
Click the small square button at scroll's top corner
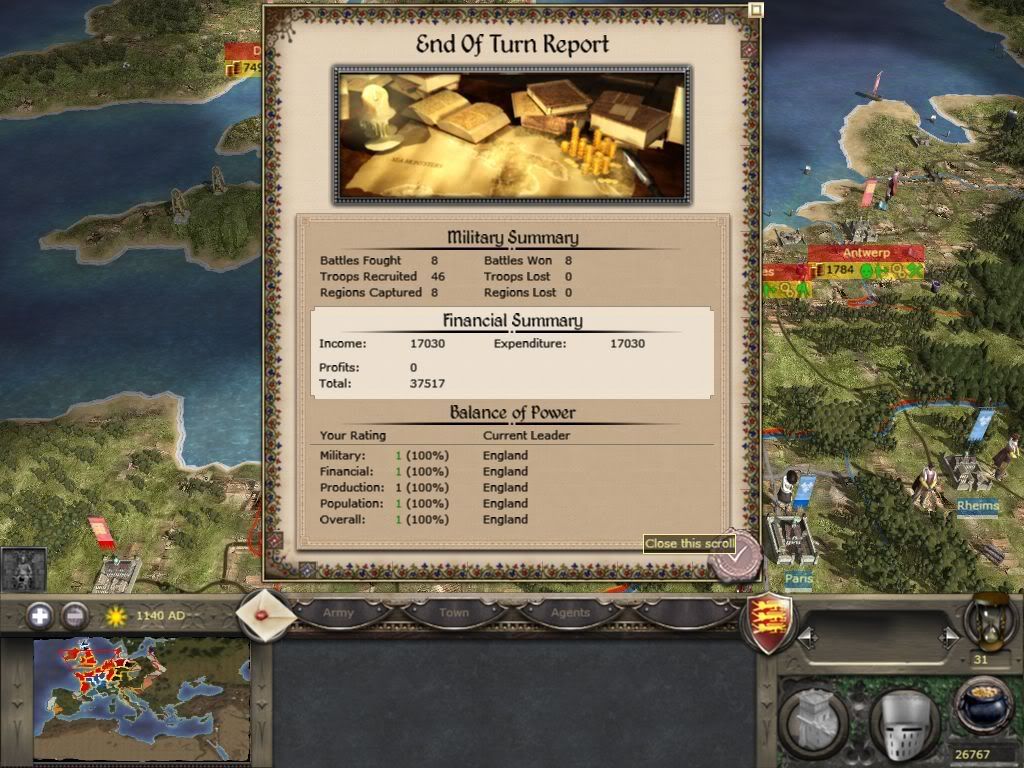click(754, 11)
